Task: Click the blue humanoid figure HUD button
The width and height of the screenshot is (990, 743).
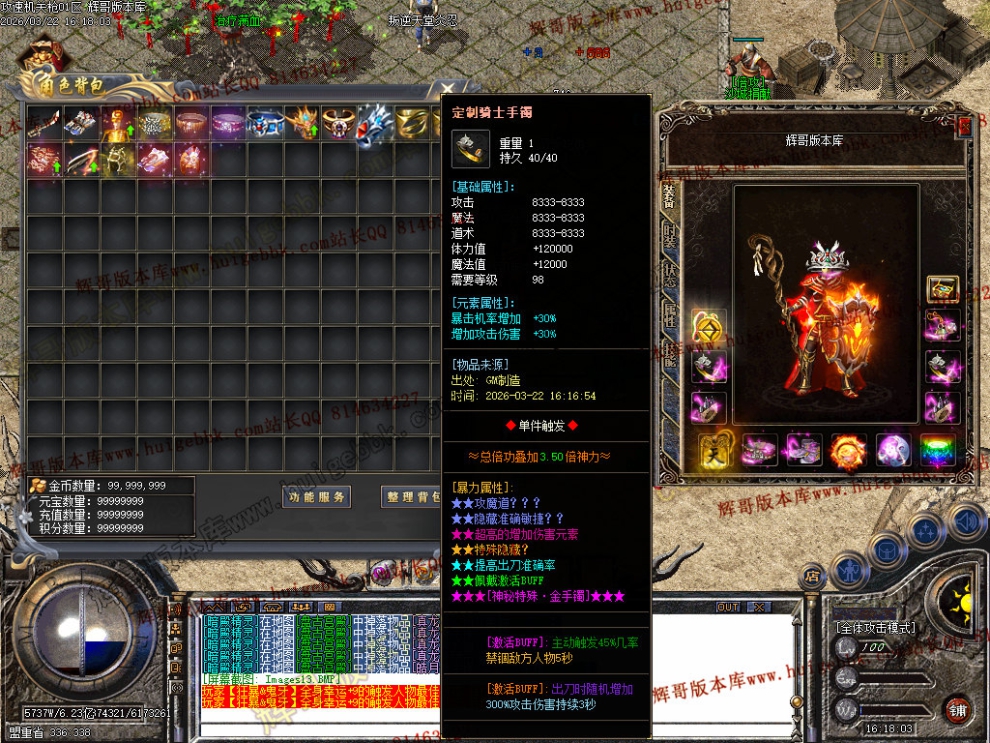Action: 848,570
